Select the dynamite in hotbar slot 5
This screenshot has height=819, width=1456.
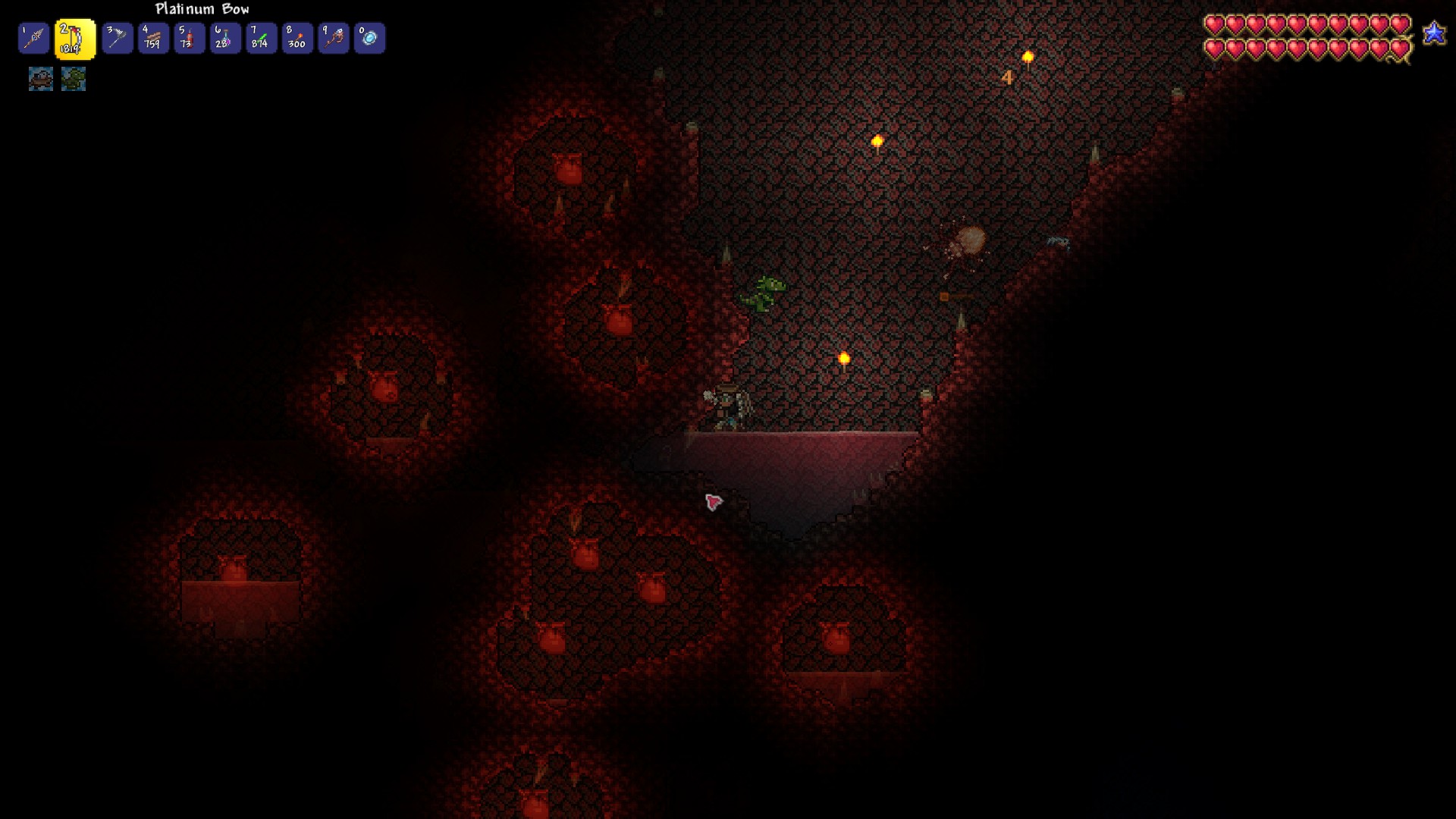(x=189, y=37)
